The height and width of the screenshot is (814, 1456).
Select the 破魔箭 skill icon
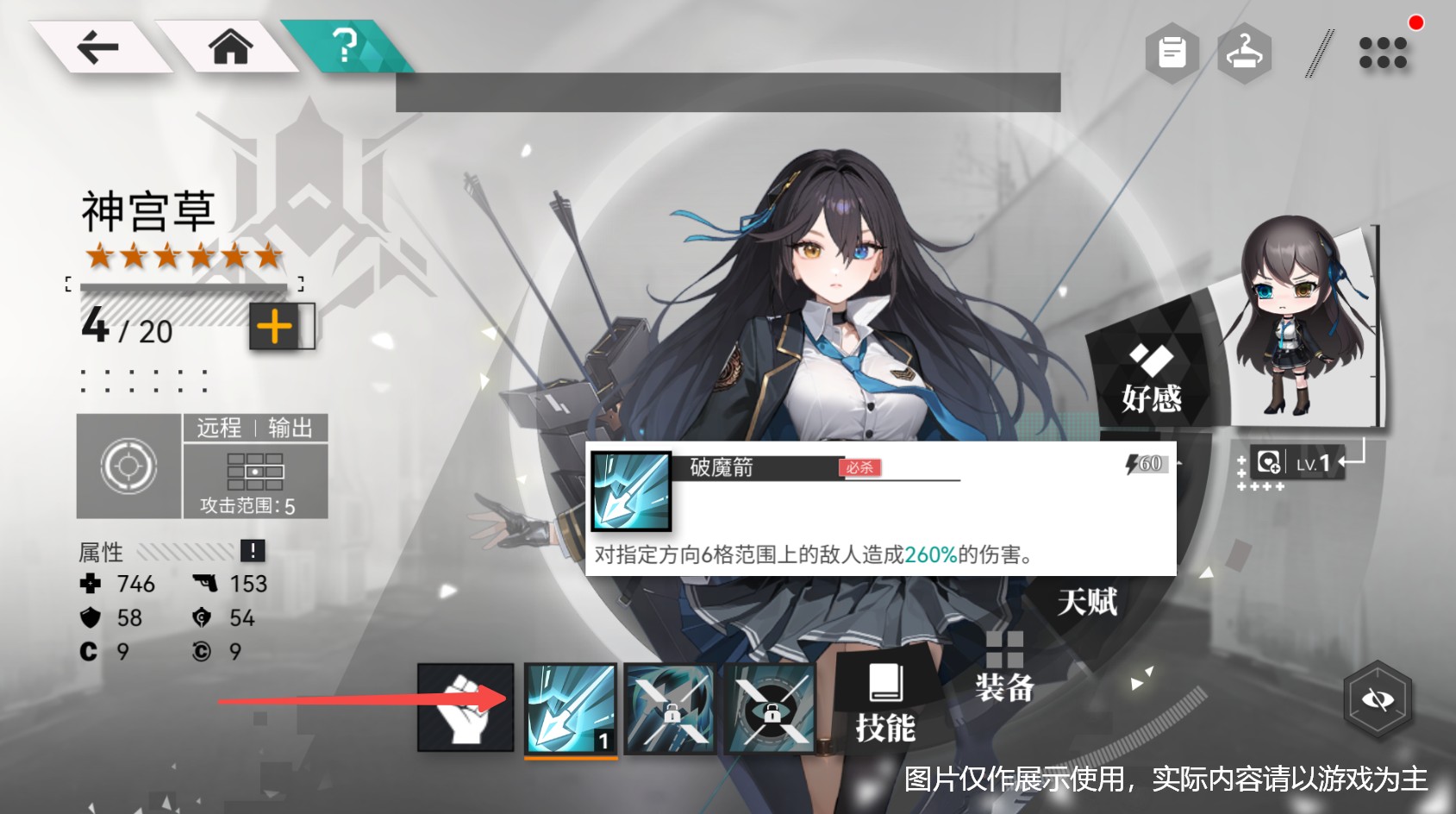(572, 707)
